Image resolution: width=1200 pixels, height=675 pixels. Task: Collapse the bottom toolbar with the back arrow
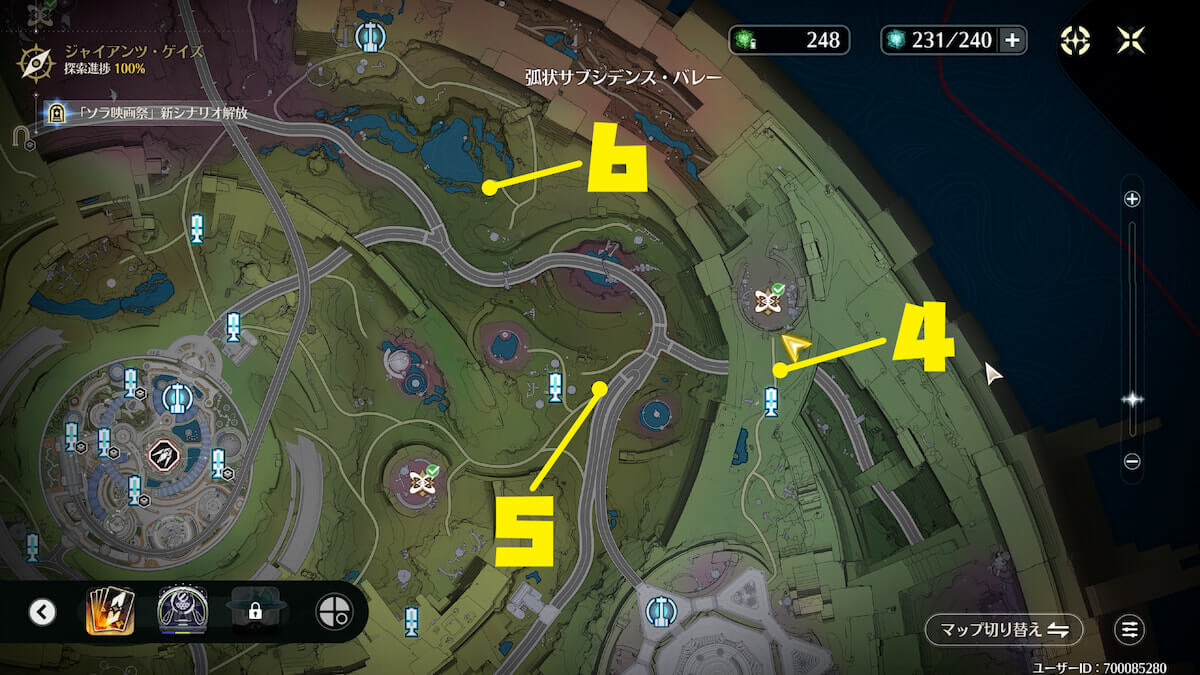tap(42, 612)
